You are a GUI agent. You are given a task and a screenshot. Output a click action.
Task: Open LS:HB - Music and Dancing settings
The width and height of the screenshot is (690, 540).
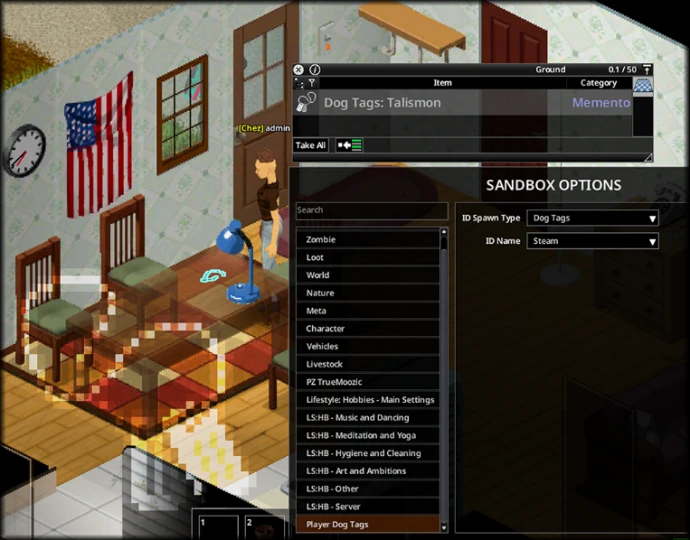point(367,418)
